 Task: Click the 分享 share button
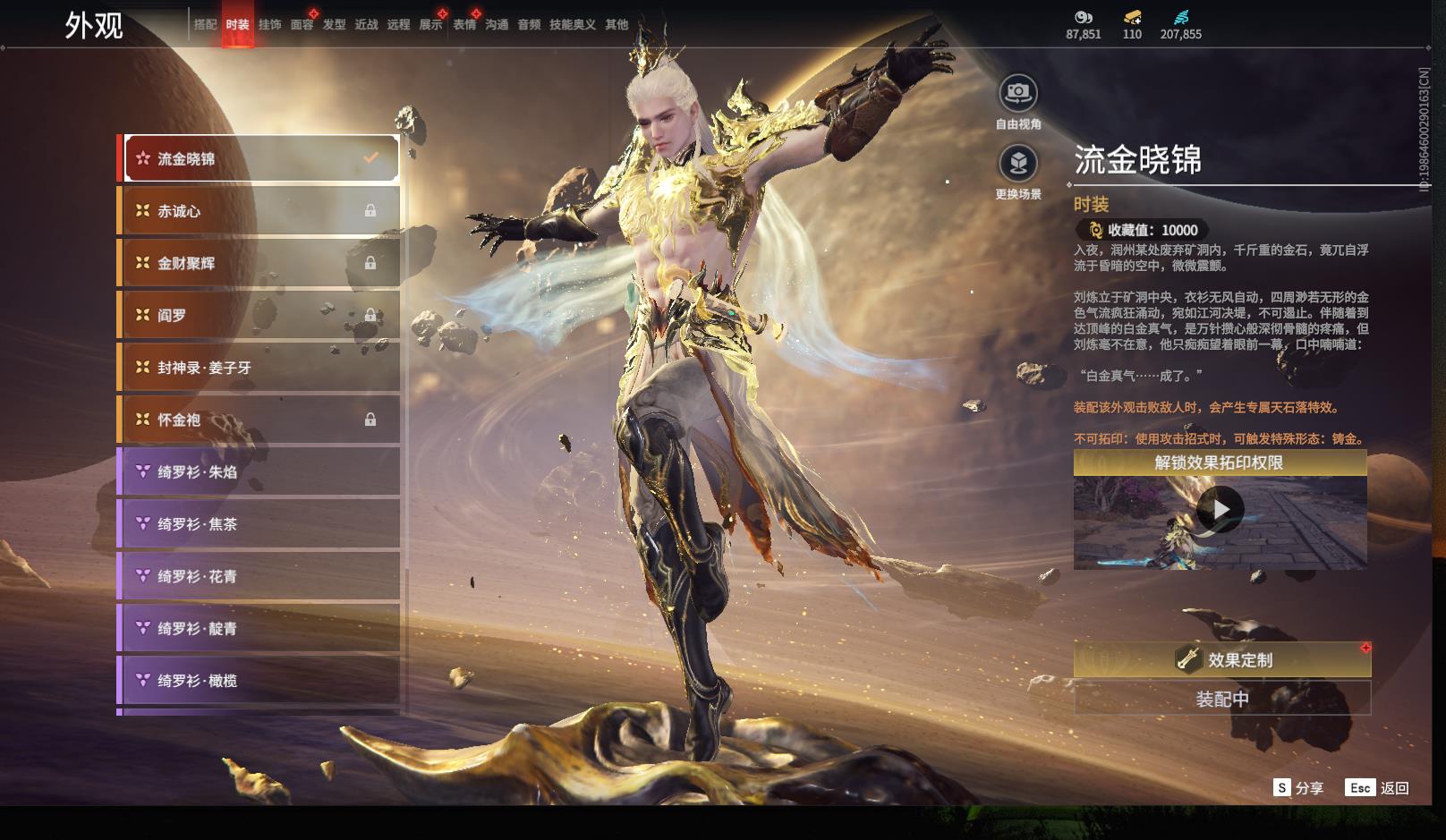[1298, 788]
